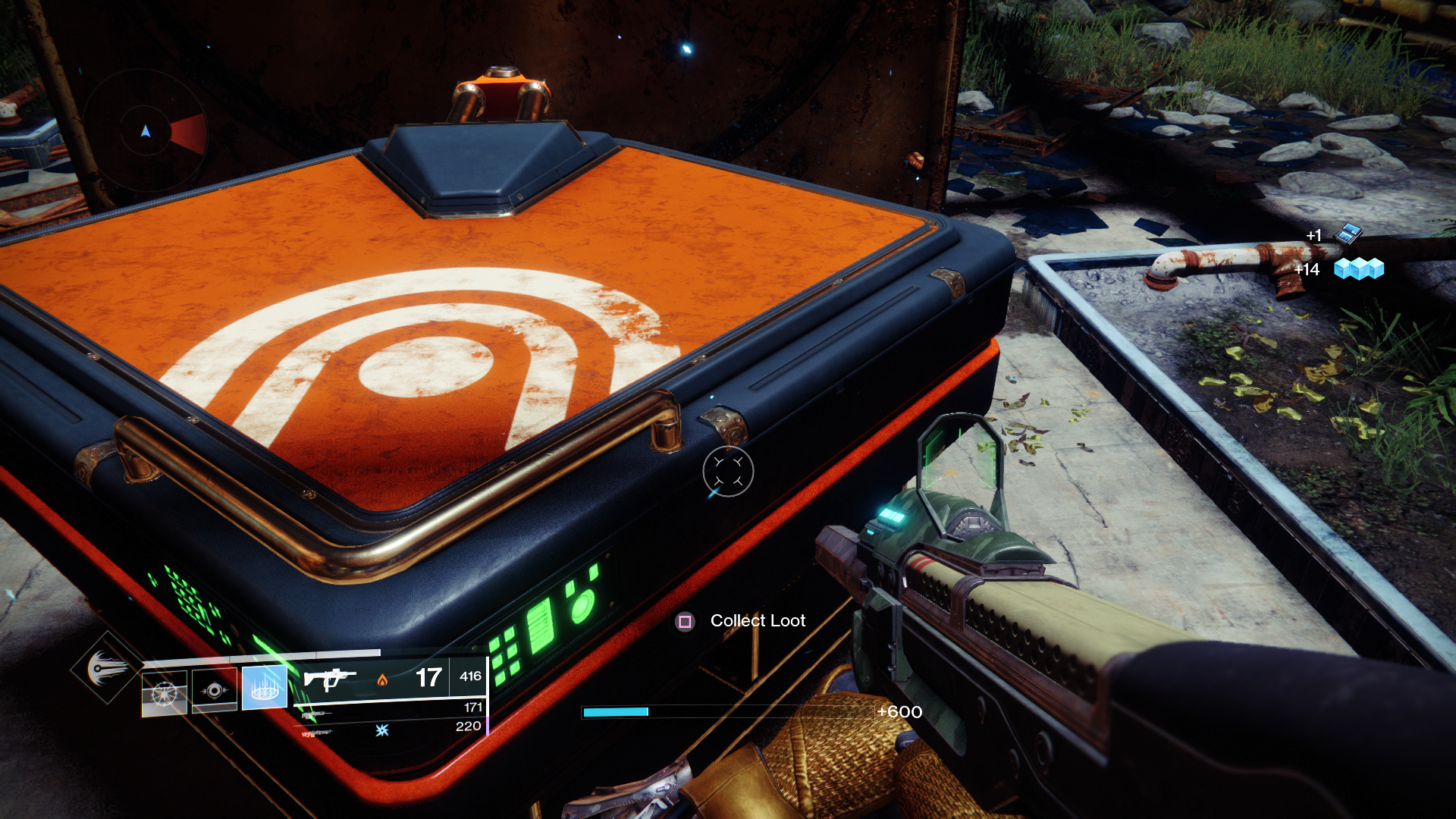Click the blue glimmer cubes pickup icon

(x=1359, y=269)
